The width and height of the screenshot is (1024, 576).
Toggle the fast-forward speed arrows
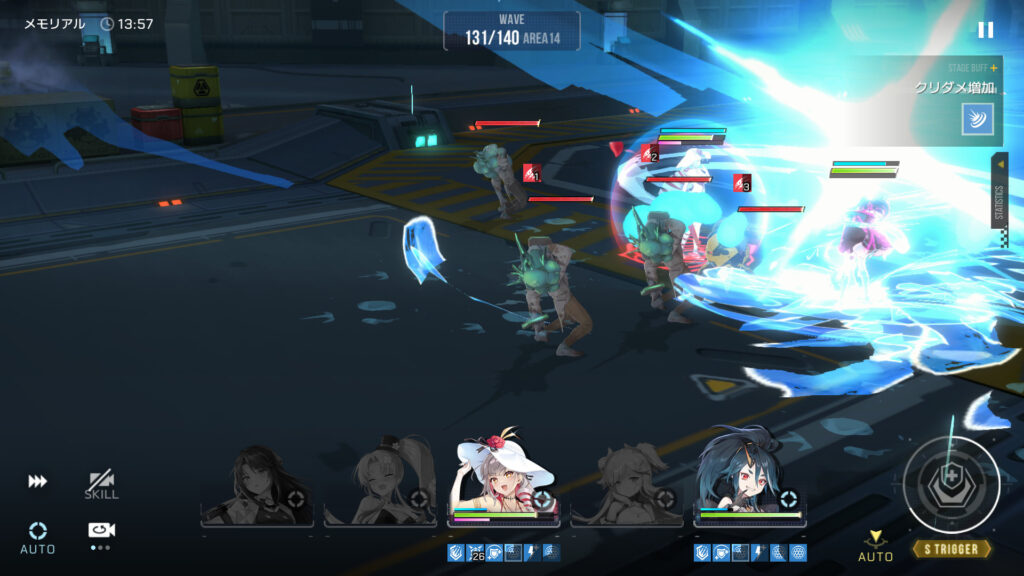coord(38,482)
